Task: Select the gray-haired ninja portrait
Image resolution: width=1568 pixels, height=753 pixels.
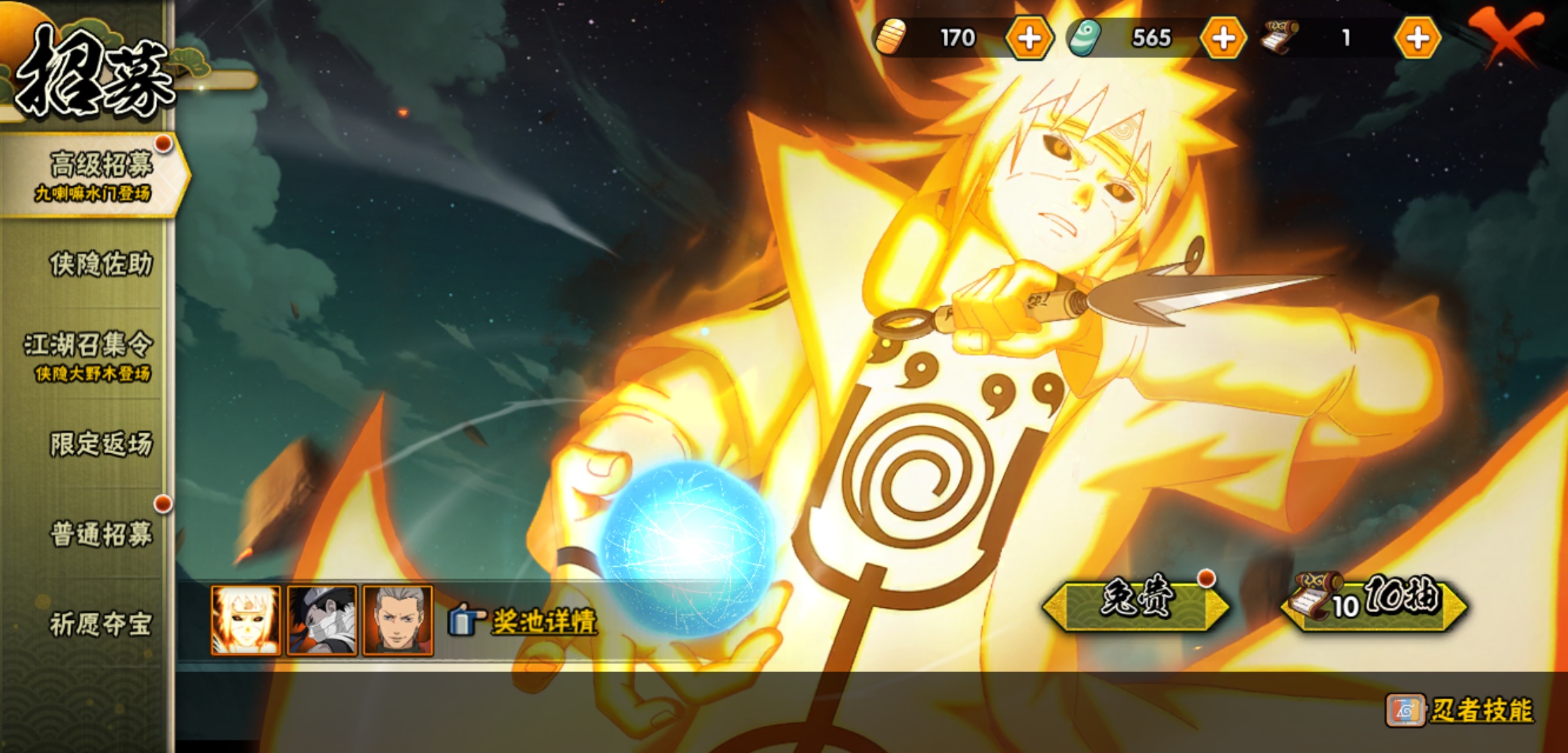Action: pyautogui.click(x=398, y=621)
